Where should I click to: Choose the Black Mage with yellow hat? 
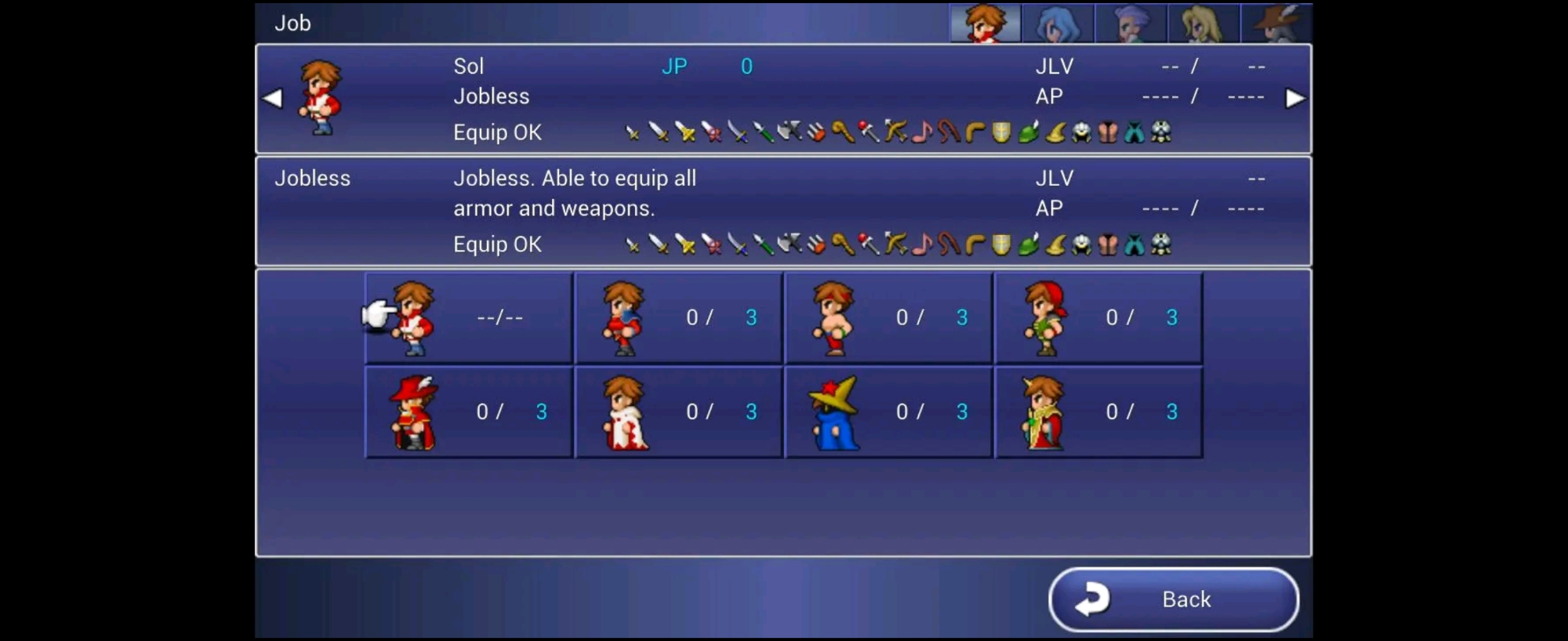888,412
